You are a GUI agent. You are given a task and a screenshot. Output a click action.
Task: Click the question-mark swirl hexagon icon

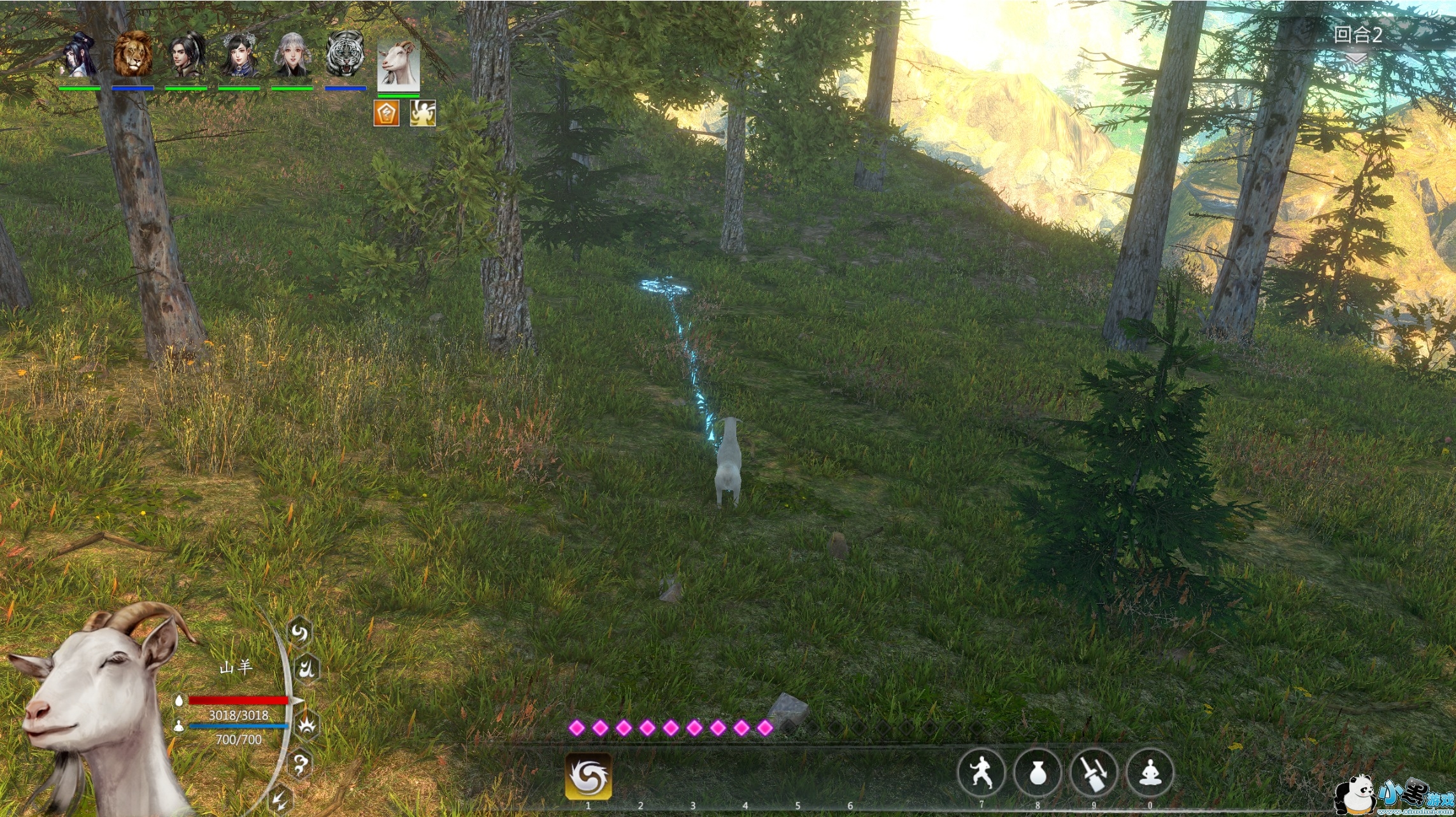(x=300, y=764)
